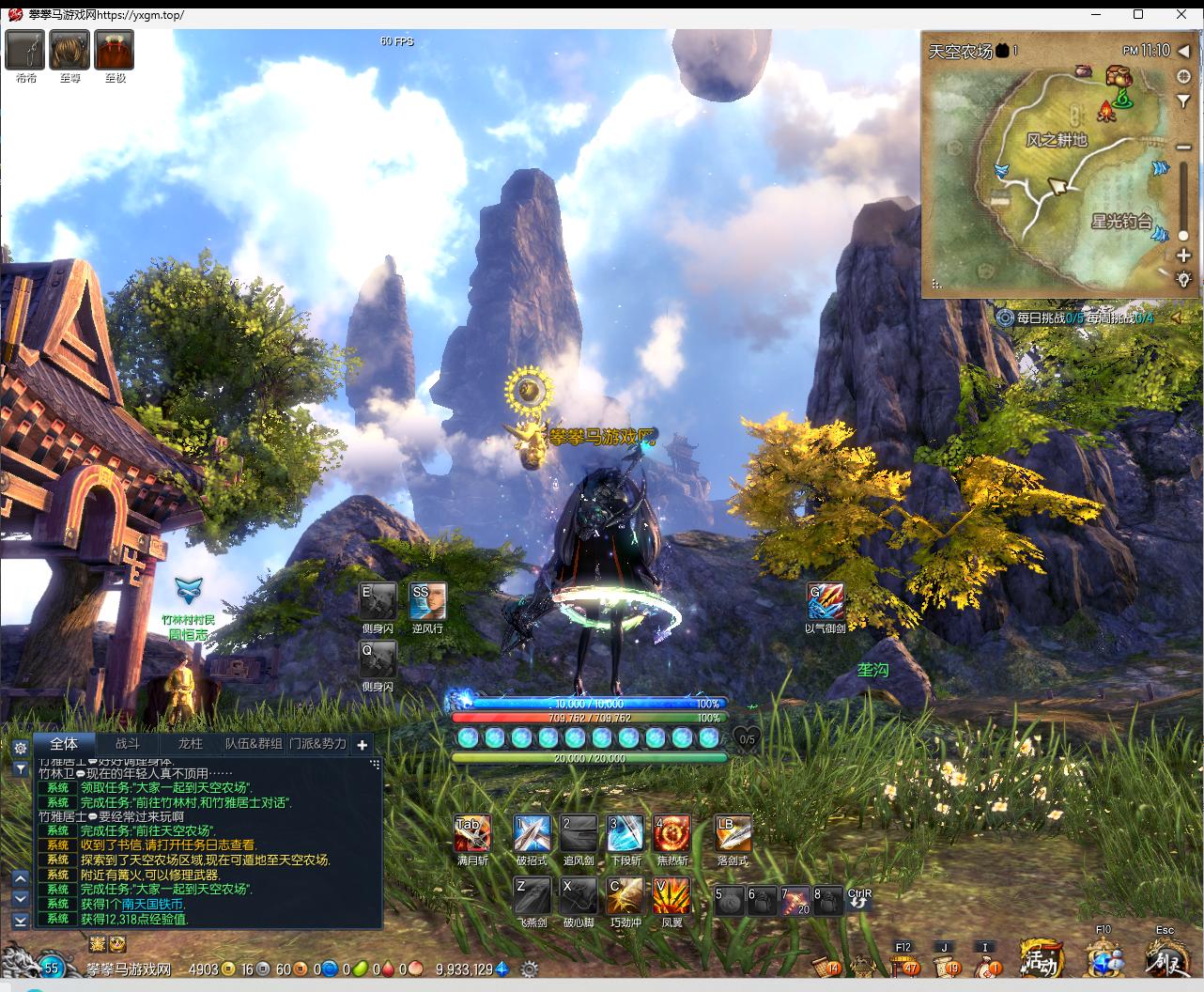Switch to the 战斗 chat tab
1204x992 pixels.
[127, 743]
